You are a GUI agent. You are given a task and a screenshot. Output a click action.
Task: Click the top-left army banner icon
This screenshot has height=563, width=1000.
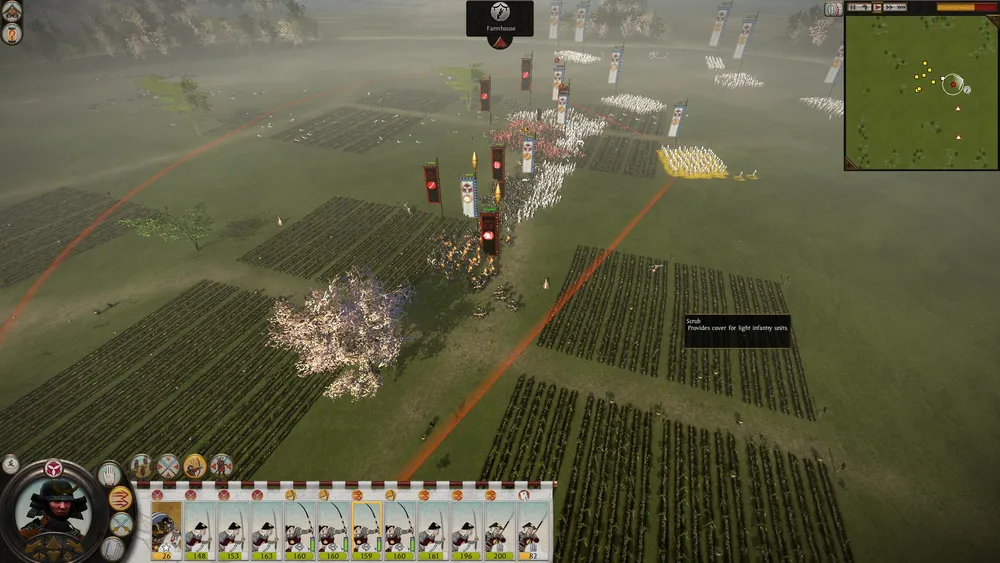[12, 13]
